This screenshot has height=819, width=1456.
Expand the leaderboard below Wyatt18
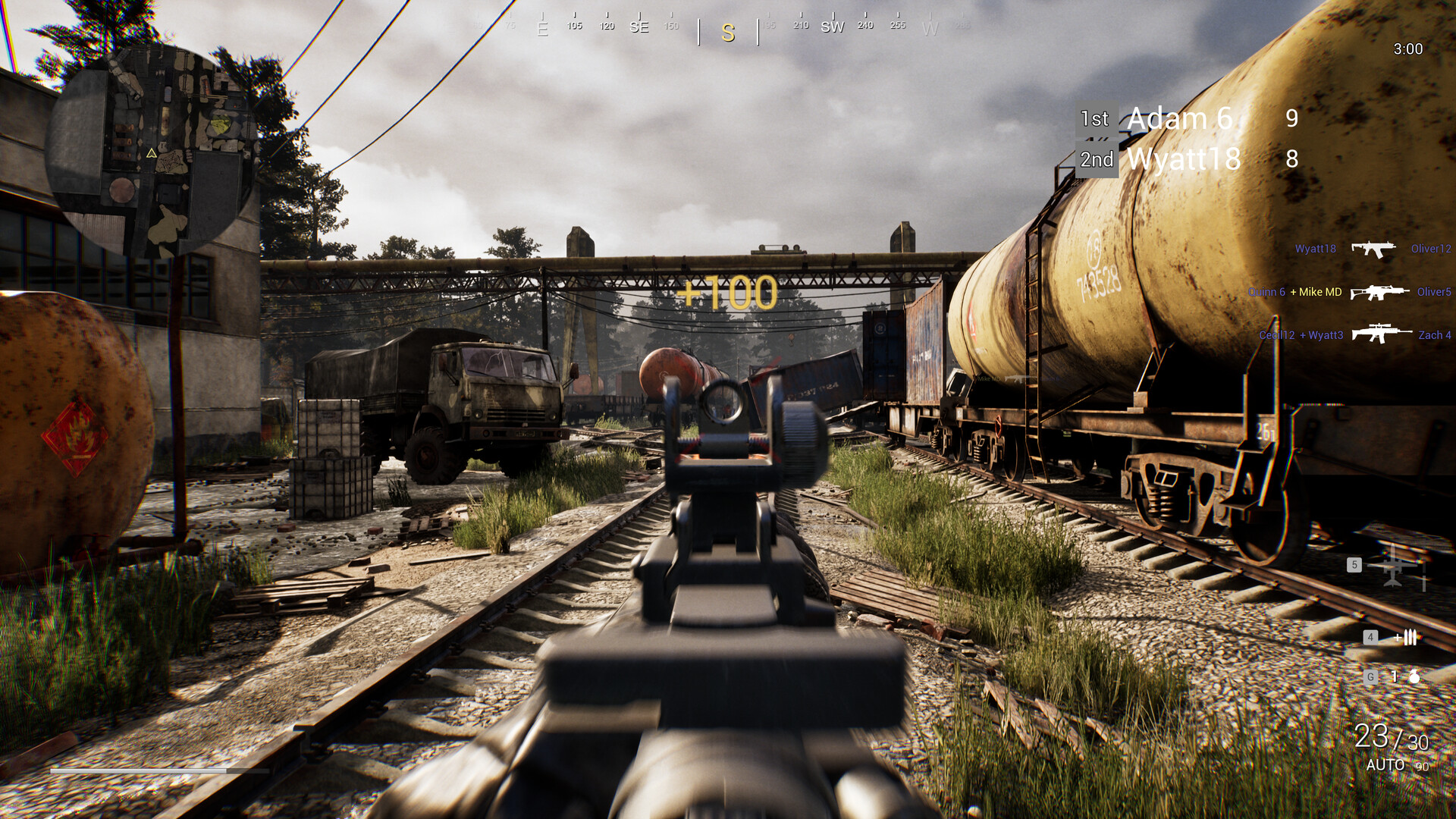(x=1183, y=159)
